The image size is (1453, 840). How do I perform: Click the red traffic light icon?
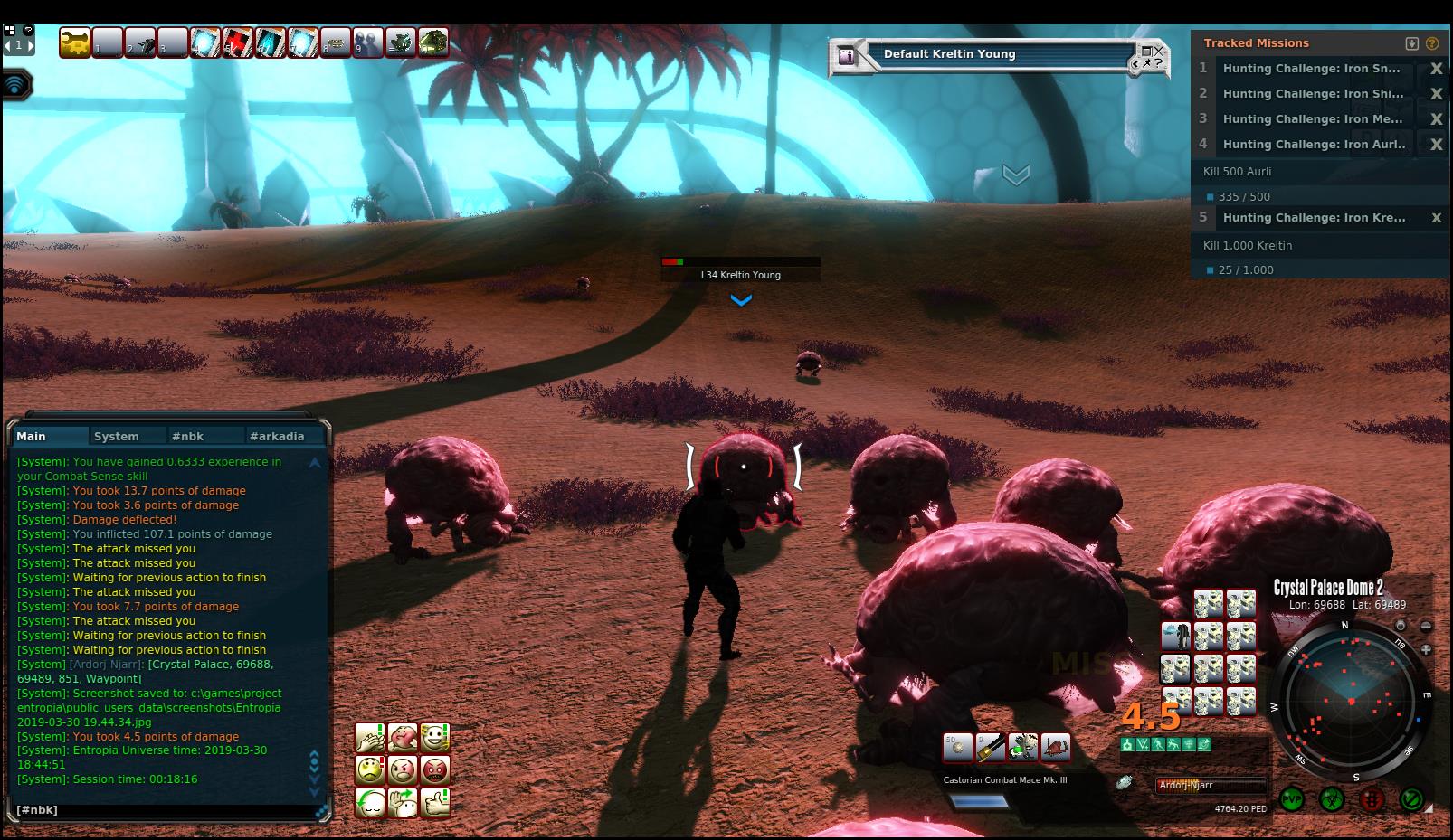[1372, 799]
